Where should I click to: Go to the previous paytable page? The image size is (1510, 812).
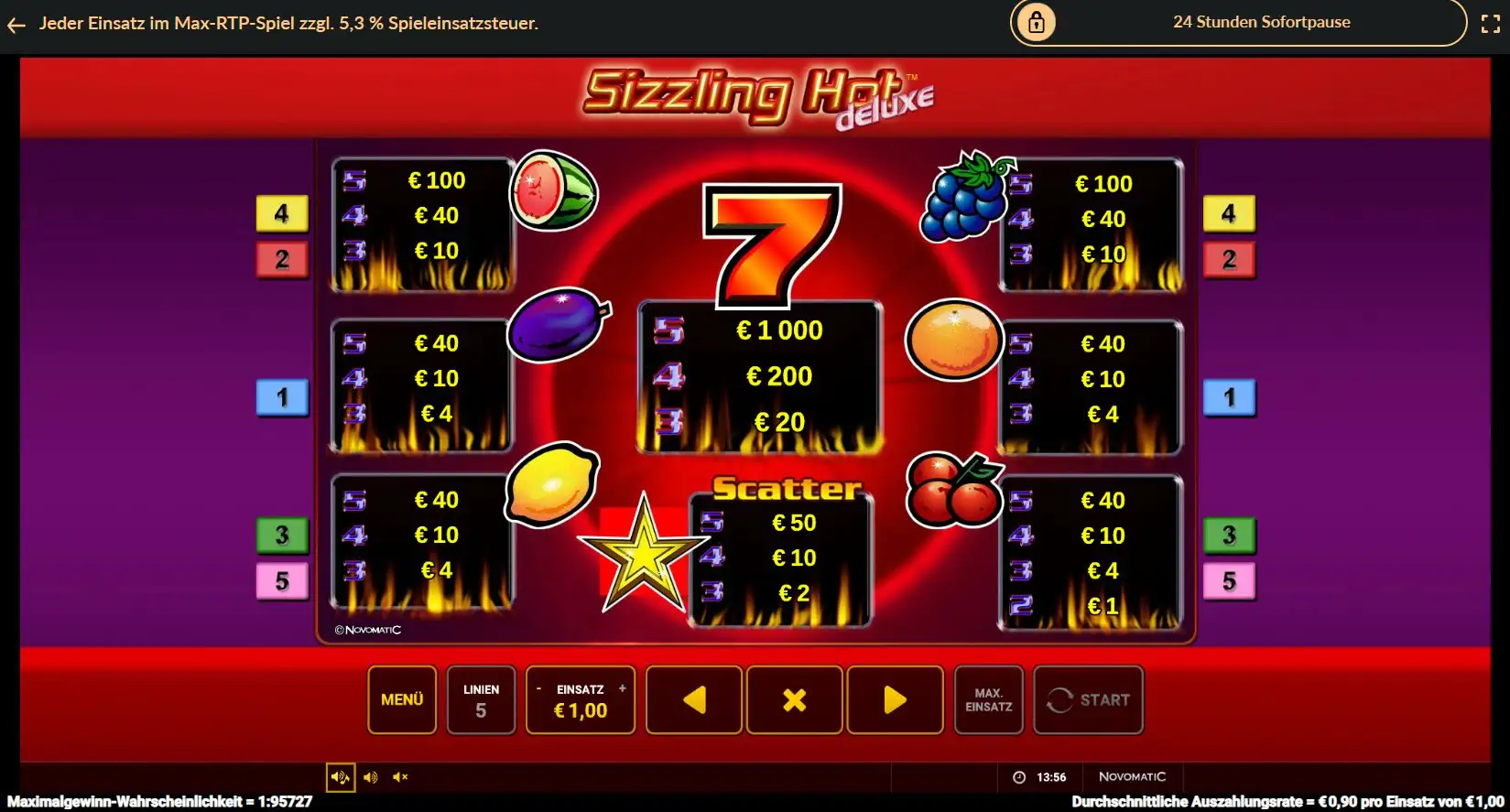pos(694,700)
